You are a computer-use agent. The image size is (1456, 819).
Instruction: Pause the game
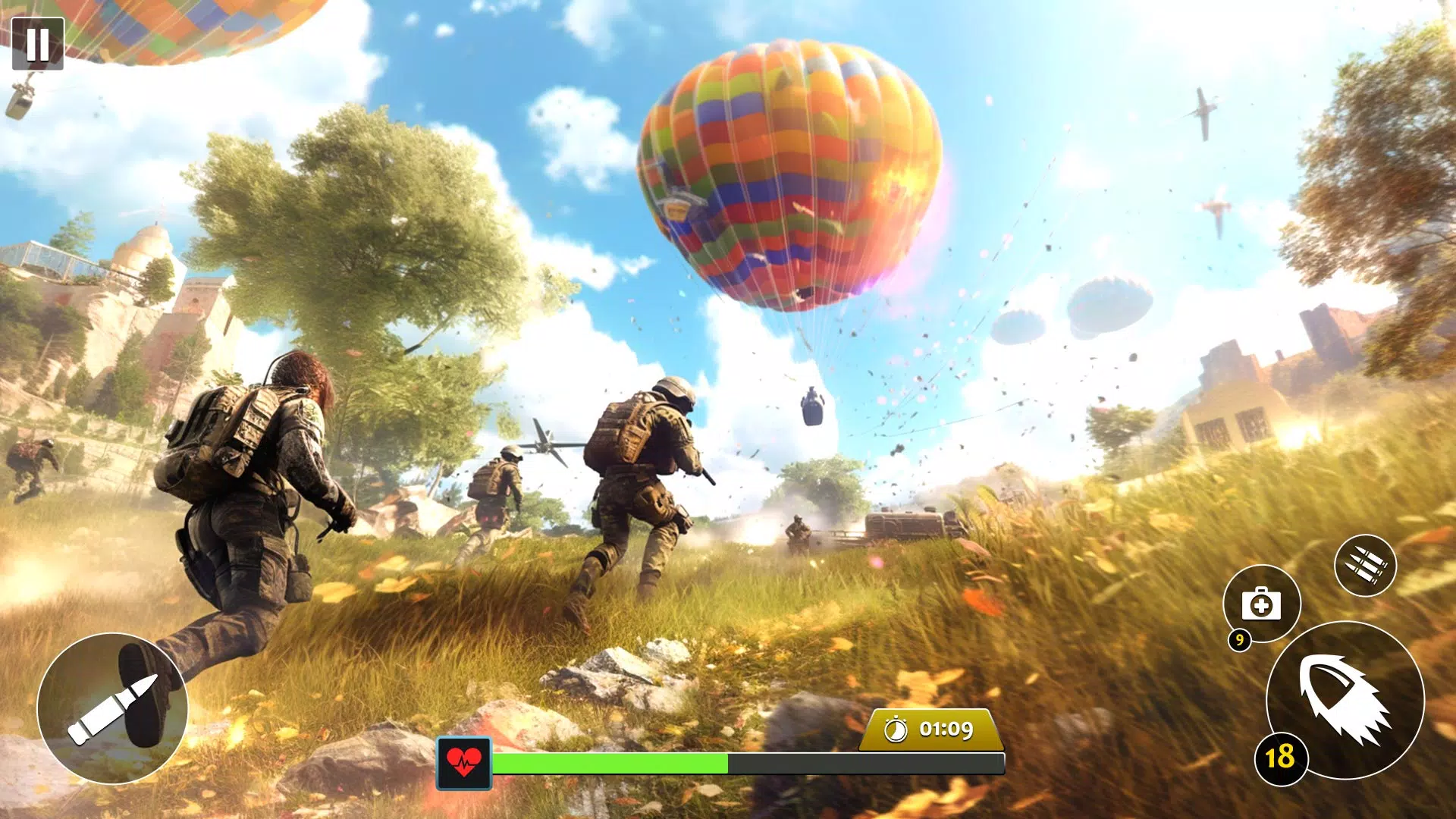38,44
